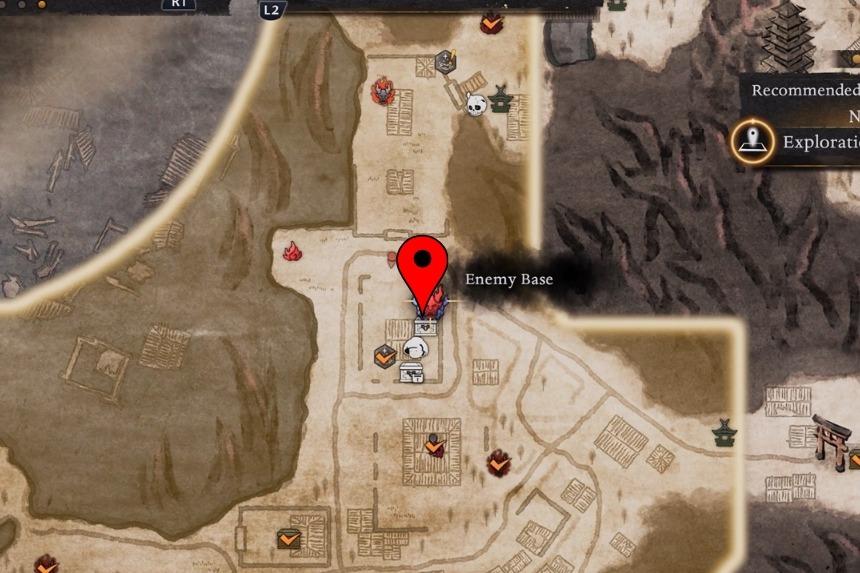Click the green shrine marker beside the skull

[501, 98]
